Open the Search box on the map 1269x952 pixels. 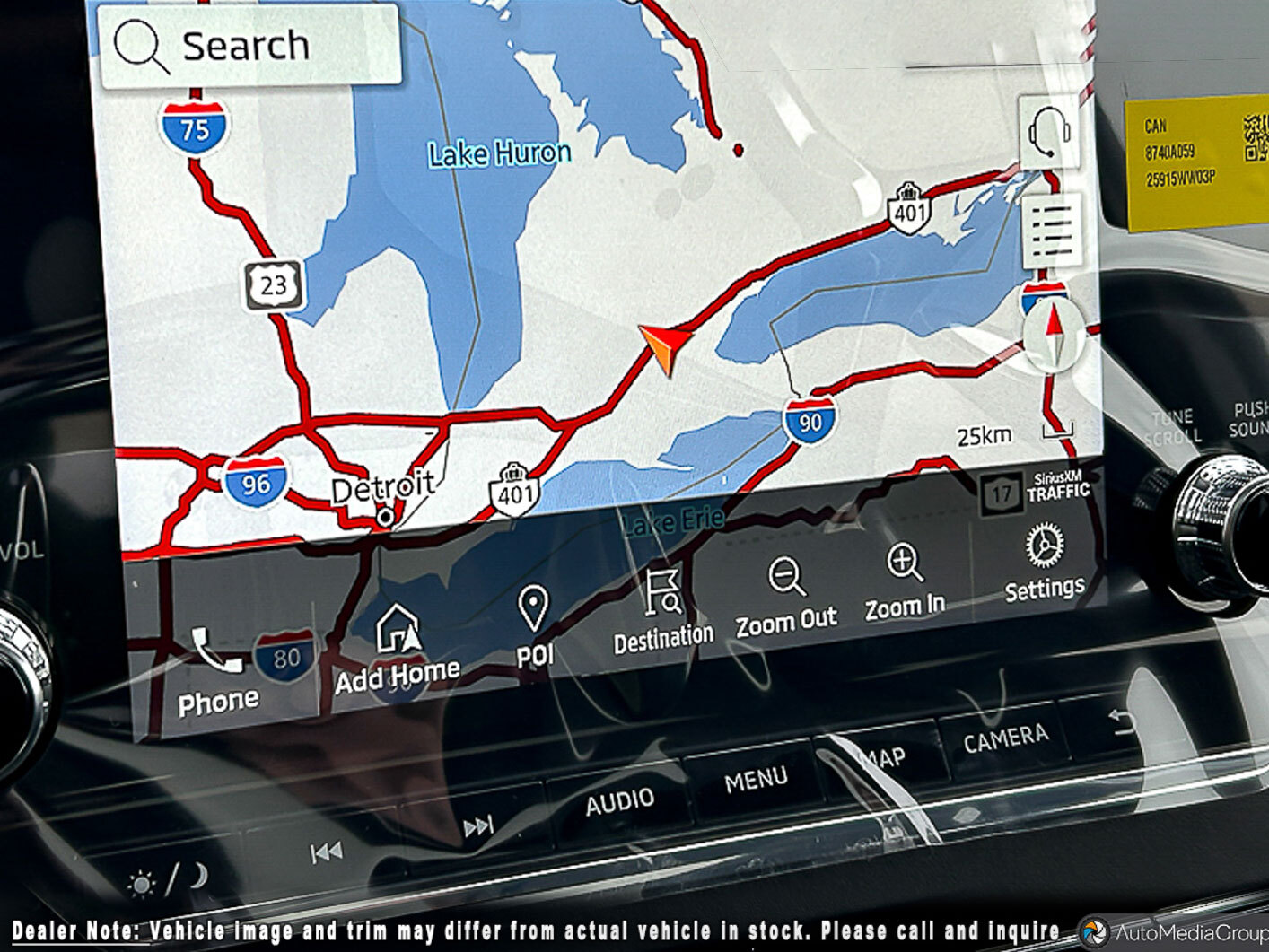pyautogui.click(x=249, y=46)
